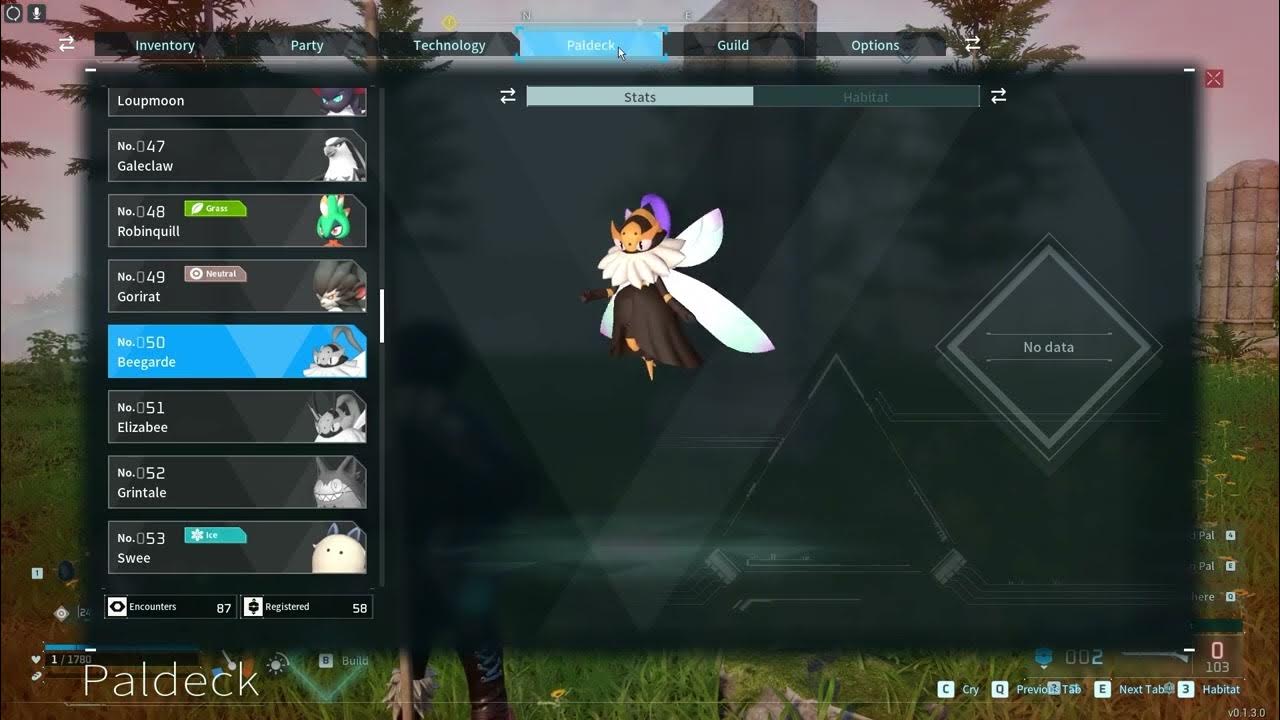Viewport: 1280px width, 720px height.
Task: Open the Technology menu tab
Action: 449,45
